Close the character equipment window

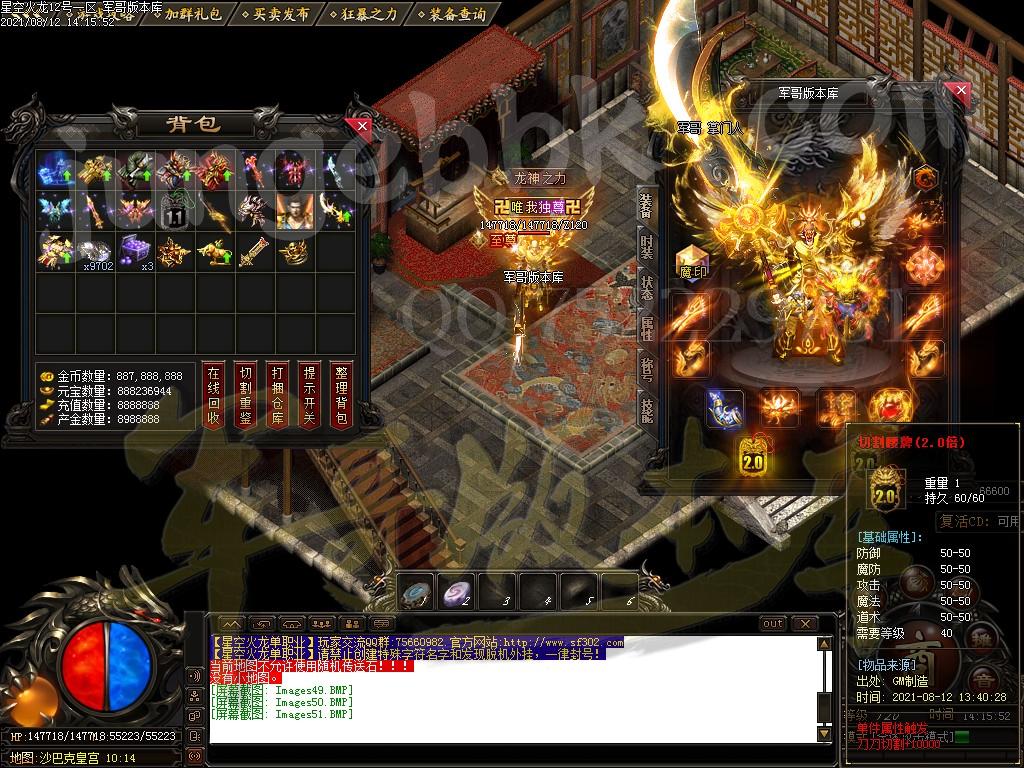[961, 92]
